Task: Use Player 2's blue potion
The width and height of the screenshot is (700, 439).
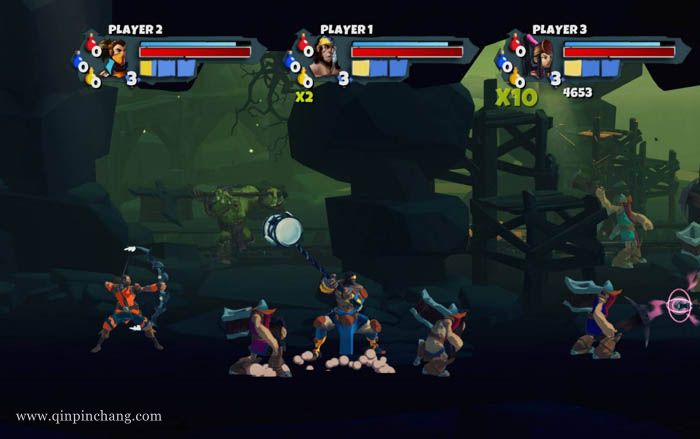Action: coord(80,63)
